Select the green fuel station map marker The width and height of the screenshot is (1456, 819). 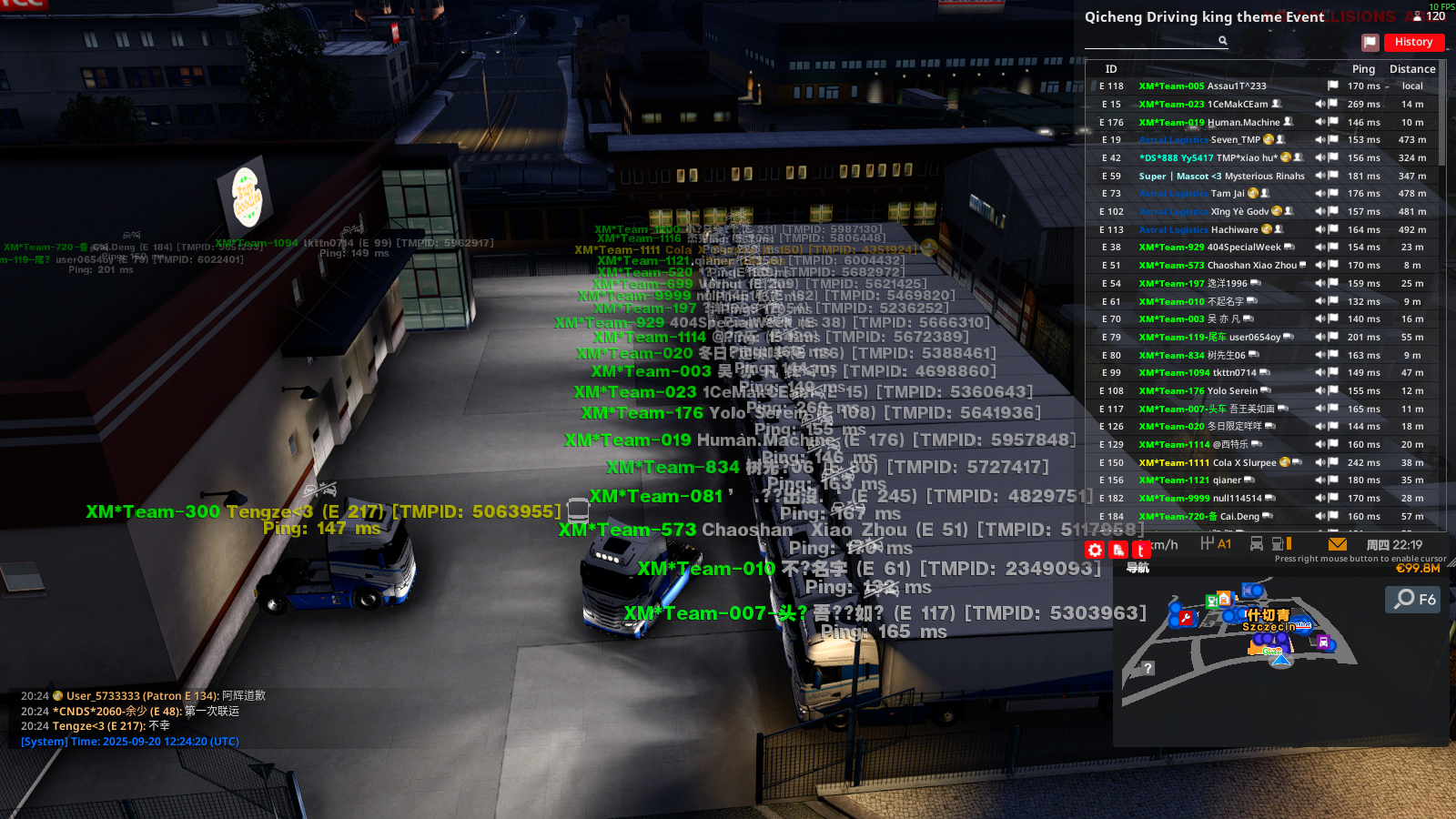pos(1212,601)
